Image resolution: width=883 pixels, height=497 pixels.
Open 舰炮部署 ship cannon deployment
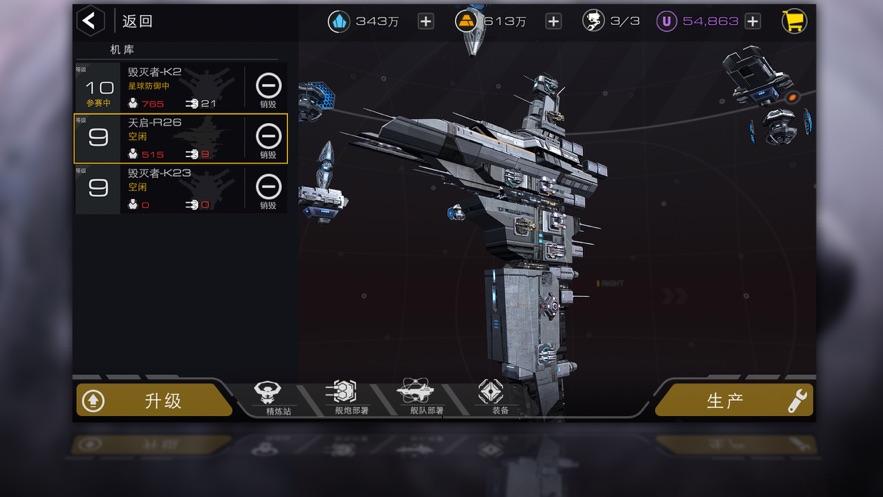[340, 397]
